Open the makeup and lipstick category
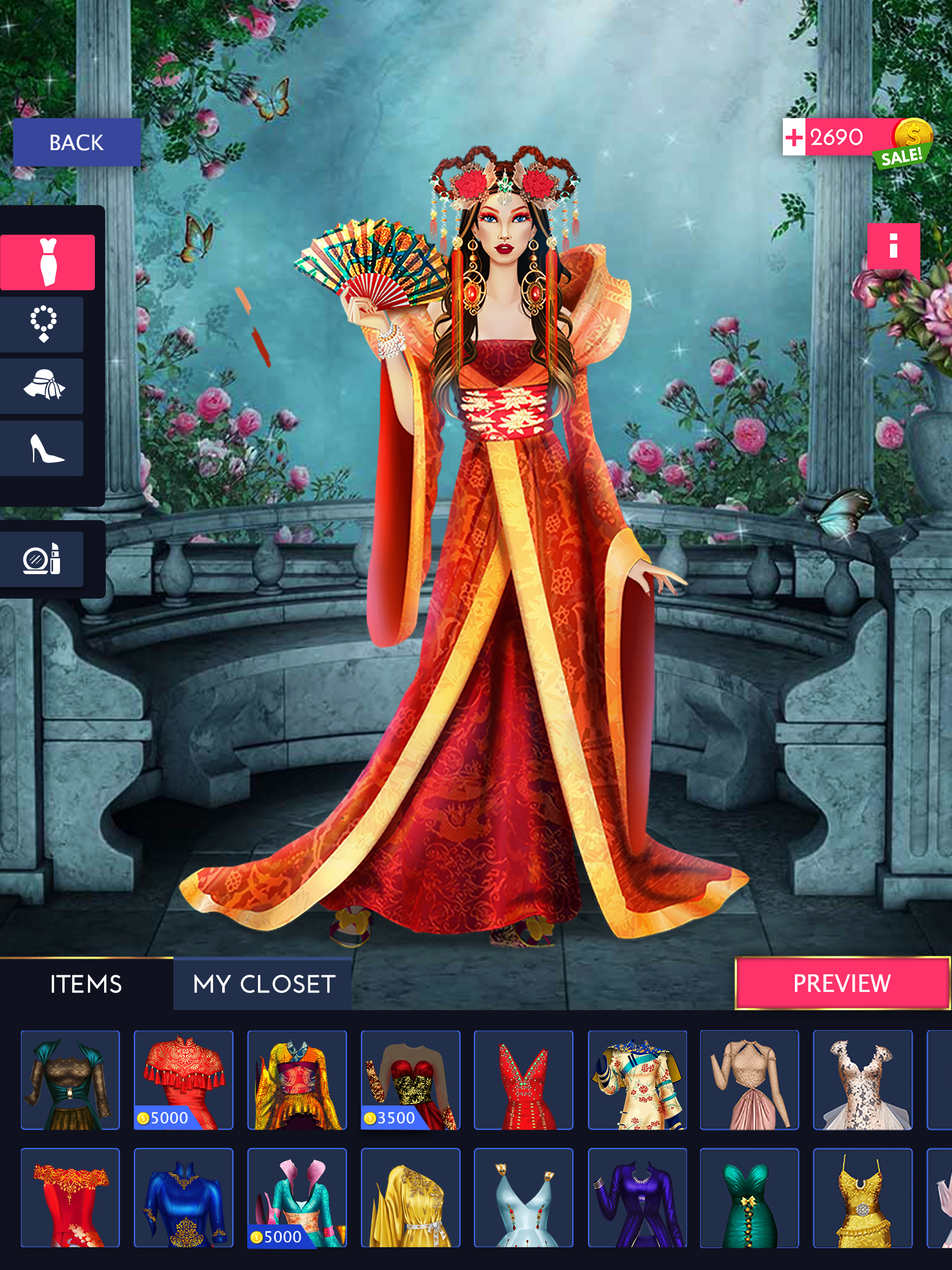Screen dimensions: 952x1270 [x=43, y=559]
